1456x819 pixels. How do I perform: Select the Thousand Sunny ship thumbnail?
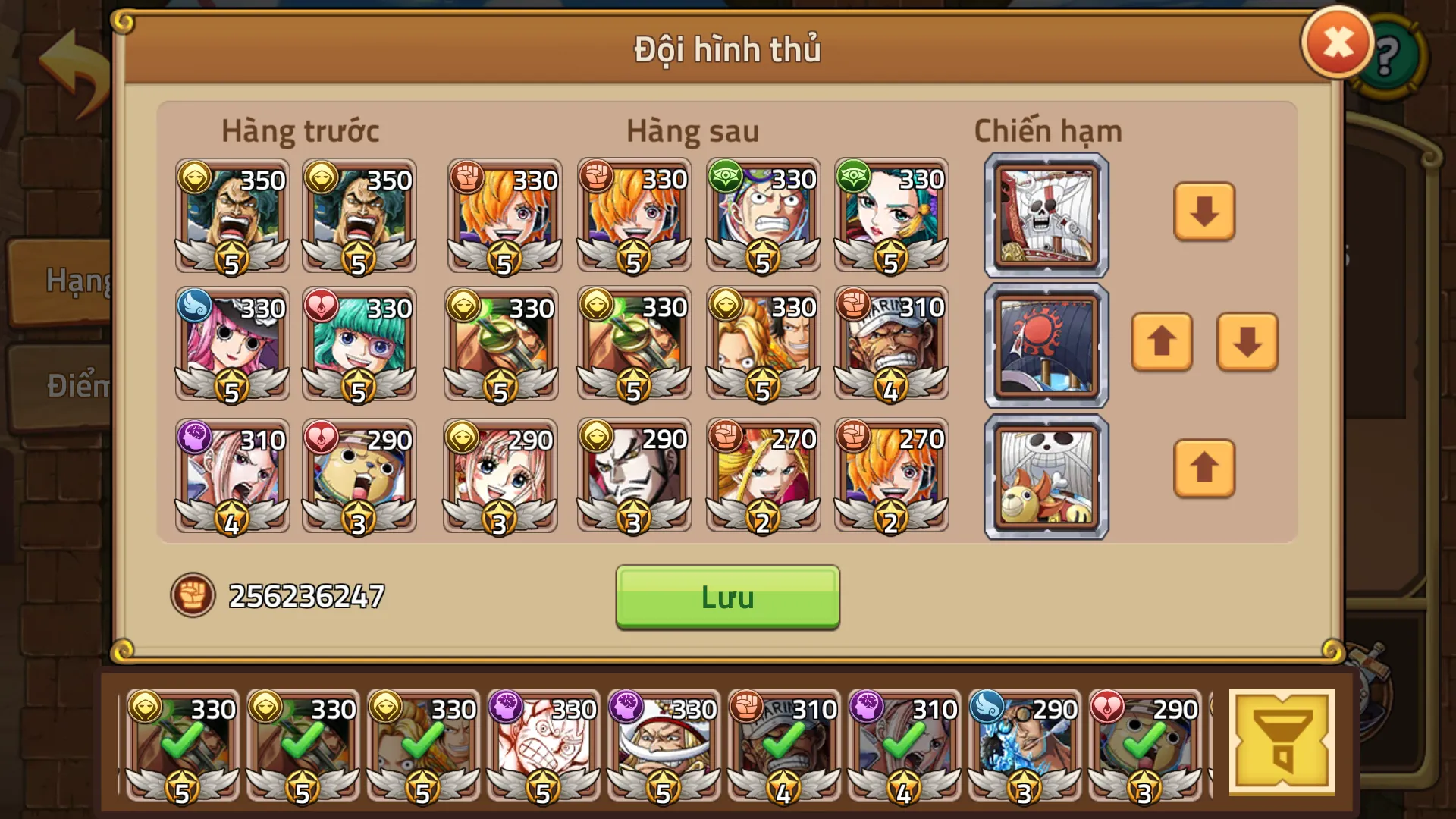click(1046, 475)
